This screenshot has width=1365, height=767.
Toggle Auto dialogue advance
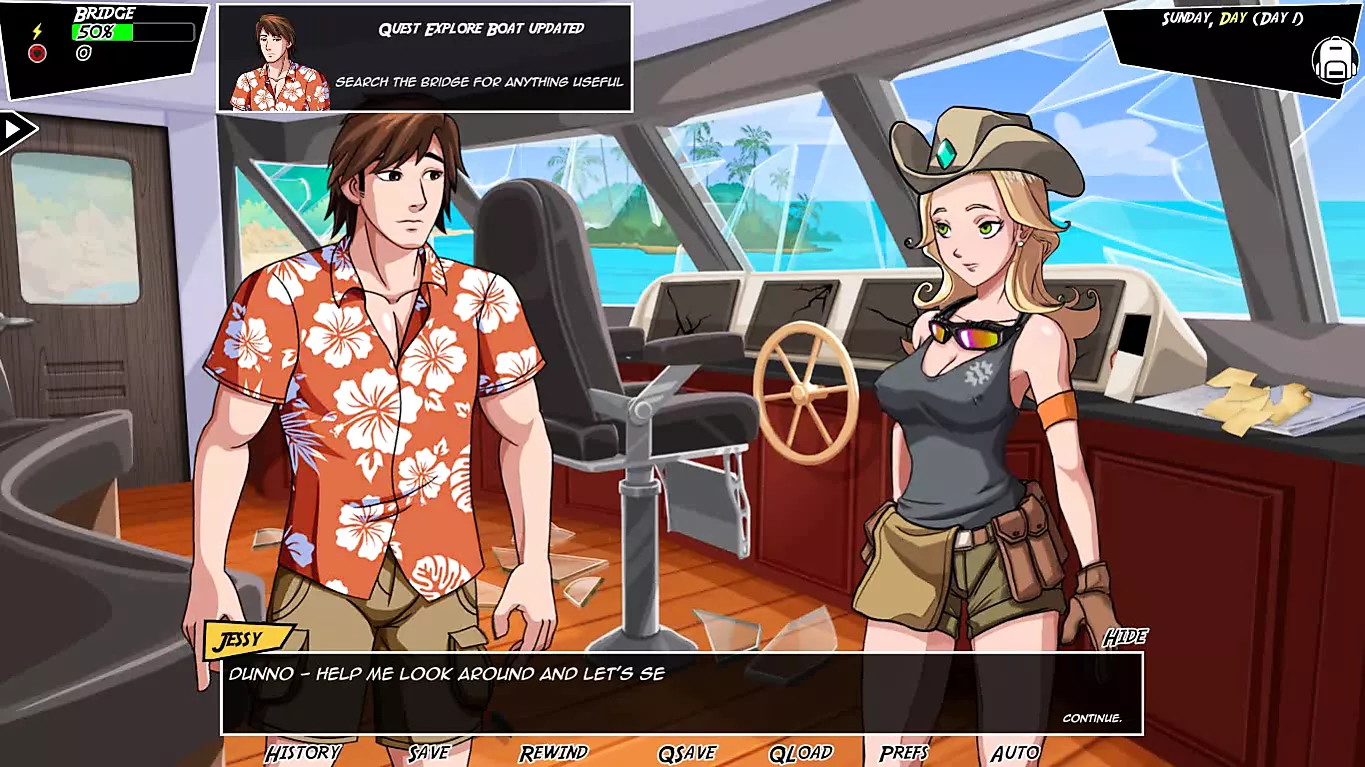coord(1015,753)
